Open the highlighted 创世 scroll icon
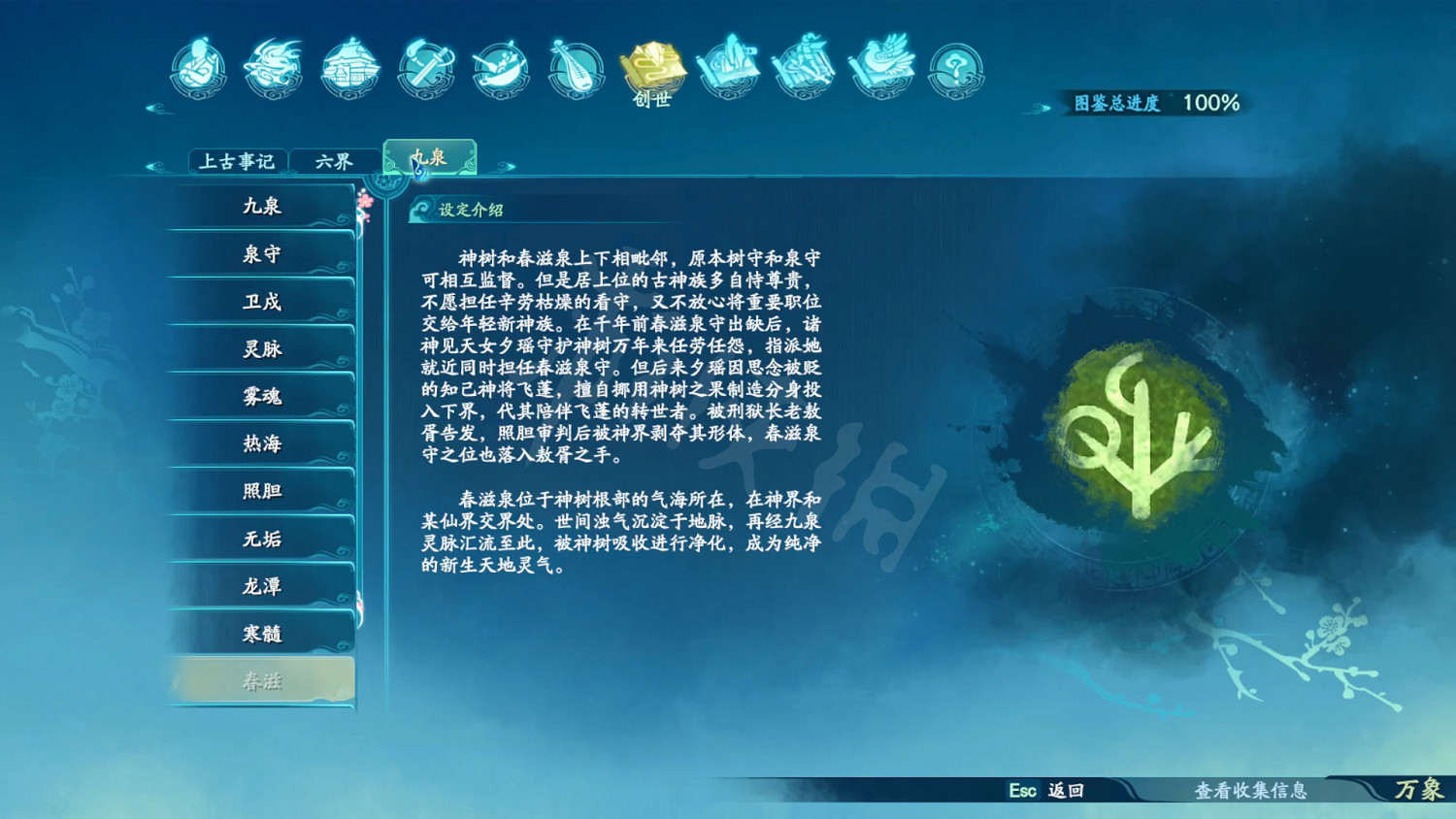1456x819 pixels. click(653, 68)
